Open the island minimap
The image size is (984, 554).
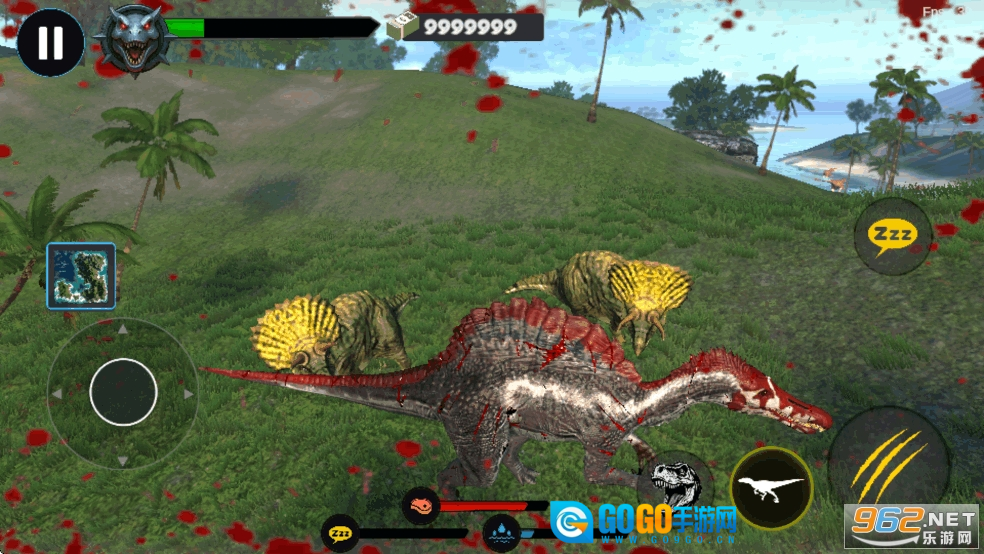point(81,276)
